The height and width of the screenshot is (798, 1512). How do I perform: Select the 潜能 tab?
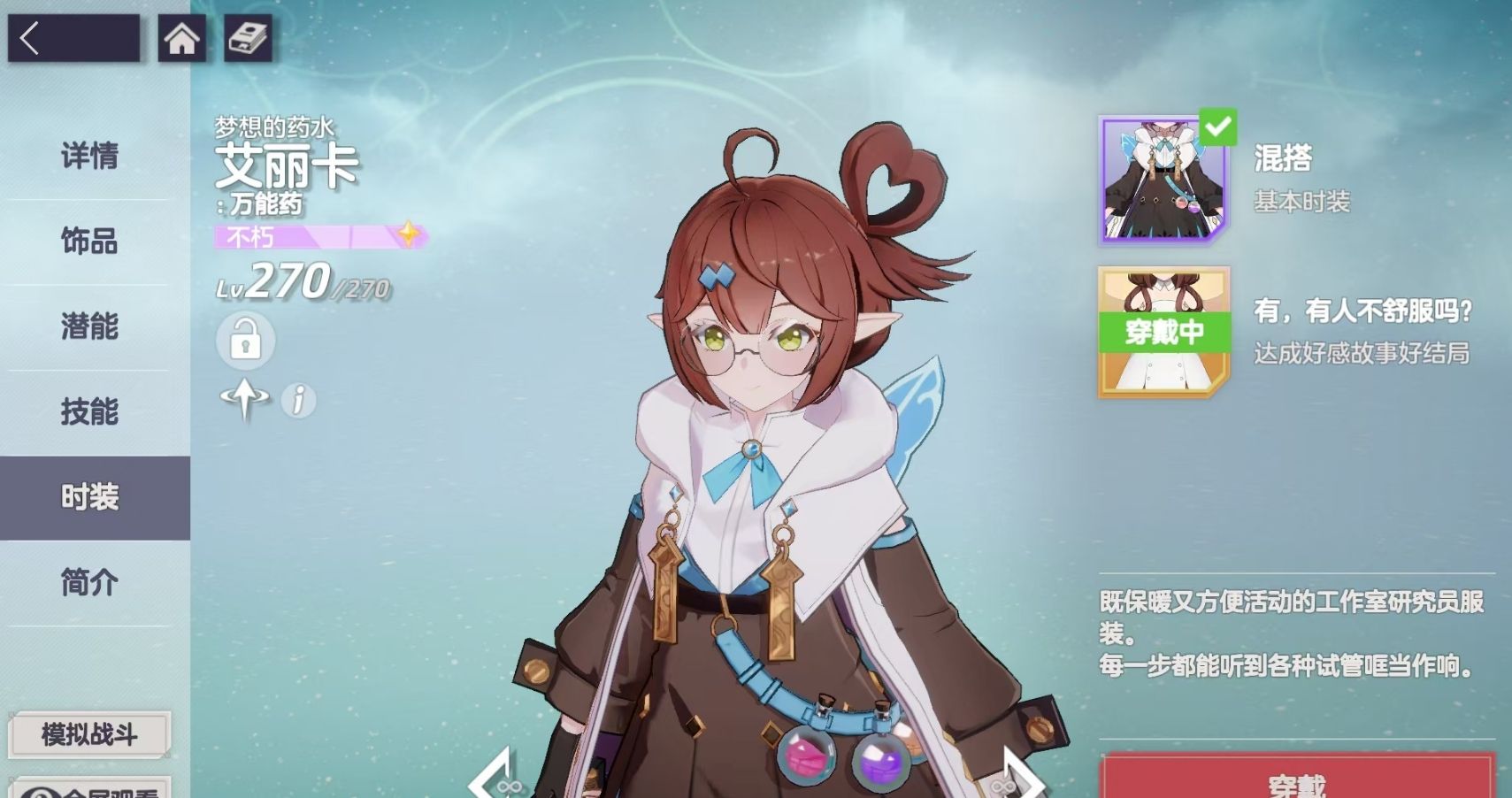pyautogui.click(x=89, y=326)
